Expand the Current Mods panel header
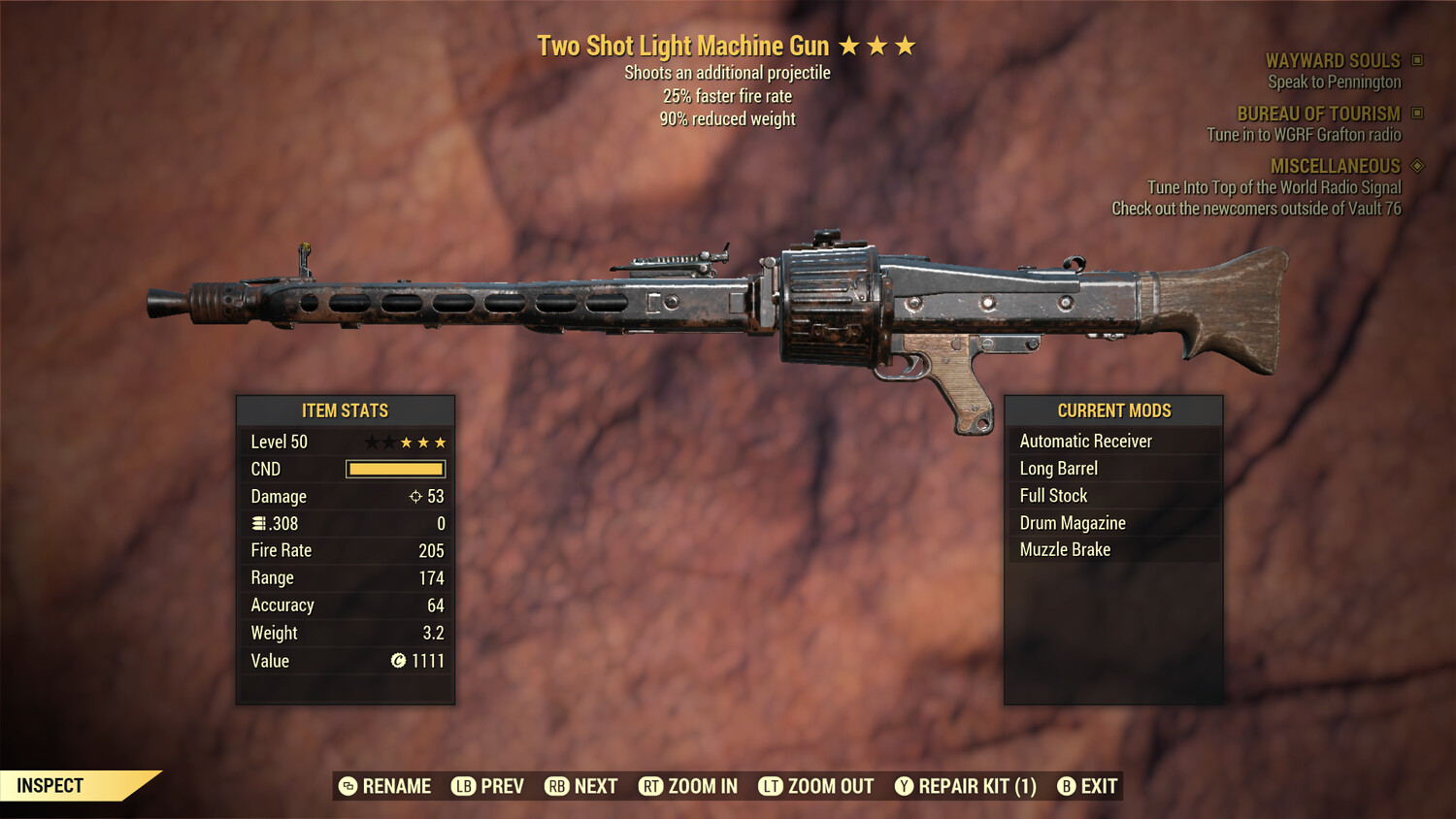Image resolution: width=1456 pixels, height=819 pixels. tap(1113, 409)
